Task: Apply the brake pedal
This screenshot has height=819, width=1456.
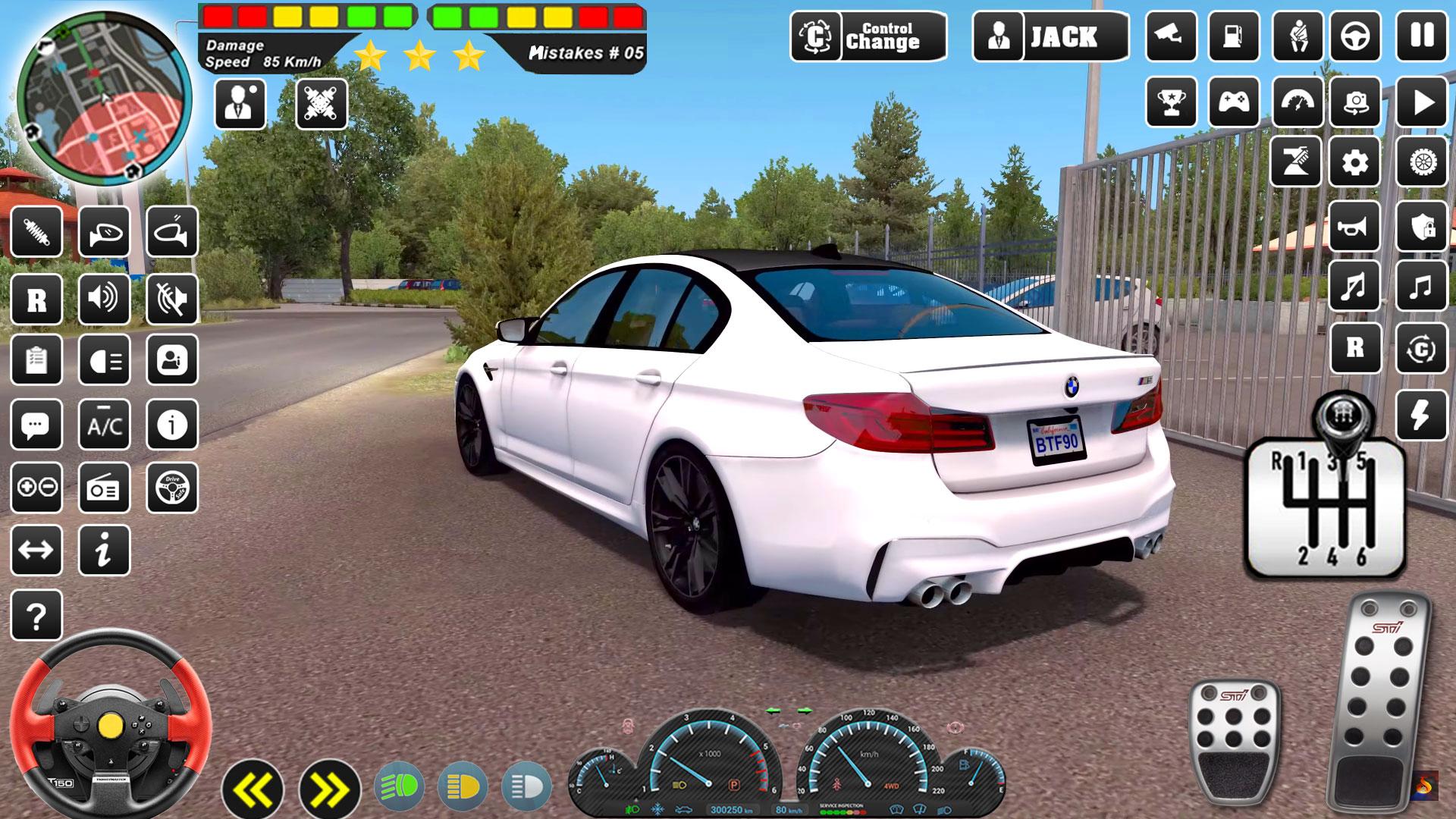Action: click(x=1234, y=739)
